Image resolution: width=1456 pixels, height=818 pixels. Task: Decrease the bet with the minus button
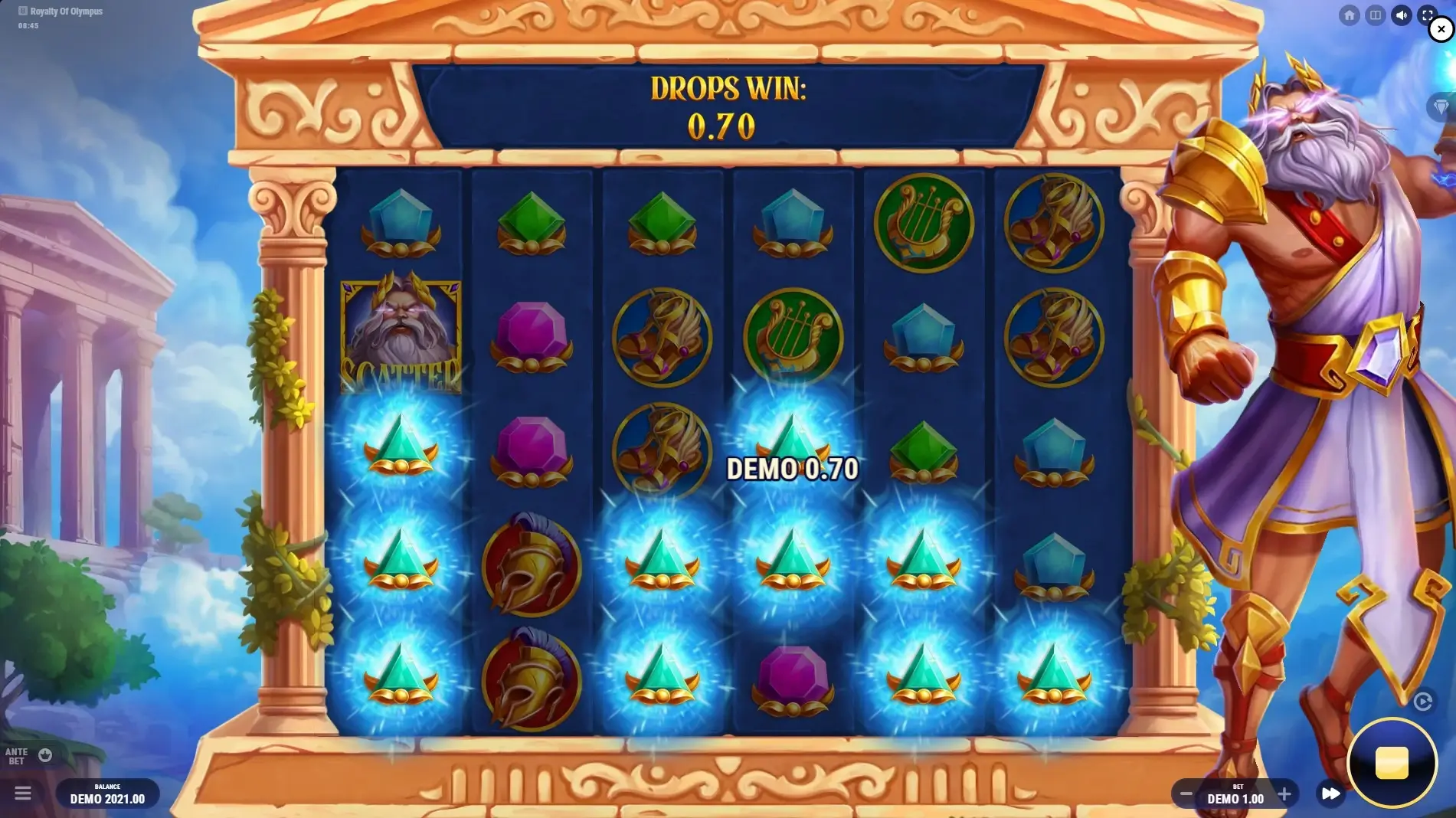[x=1186, y=794]
